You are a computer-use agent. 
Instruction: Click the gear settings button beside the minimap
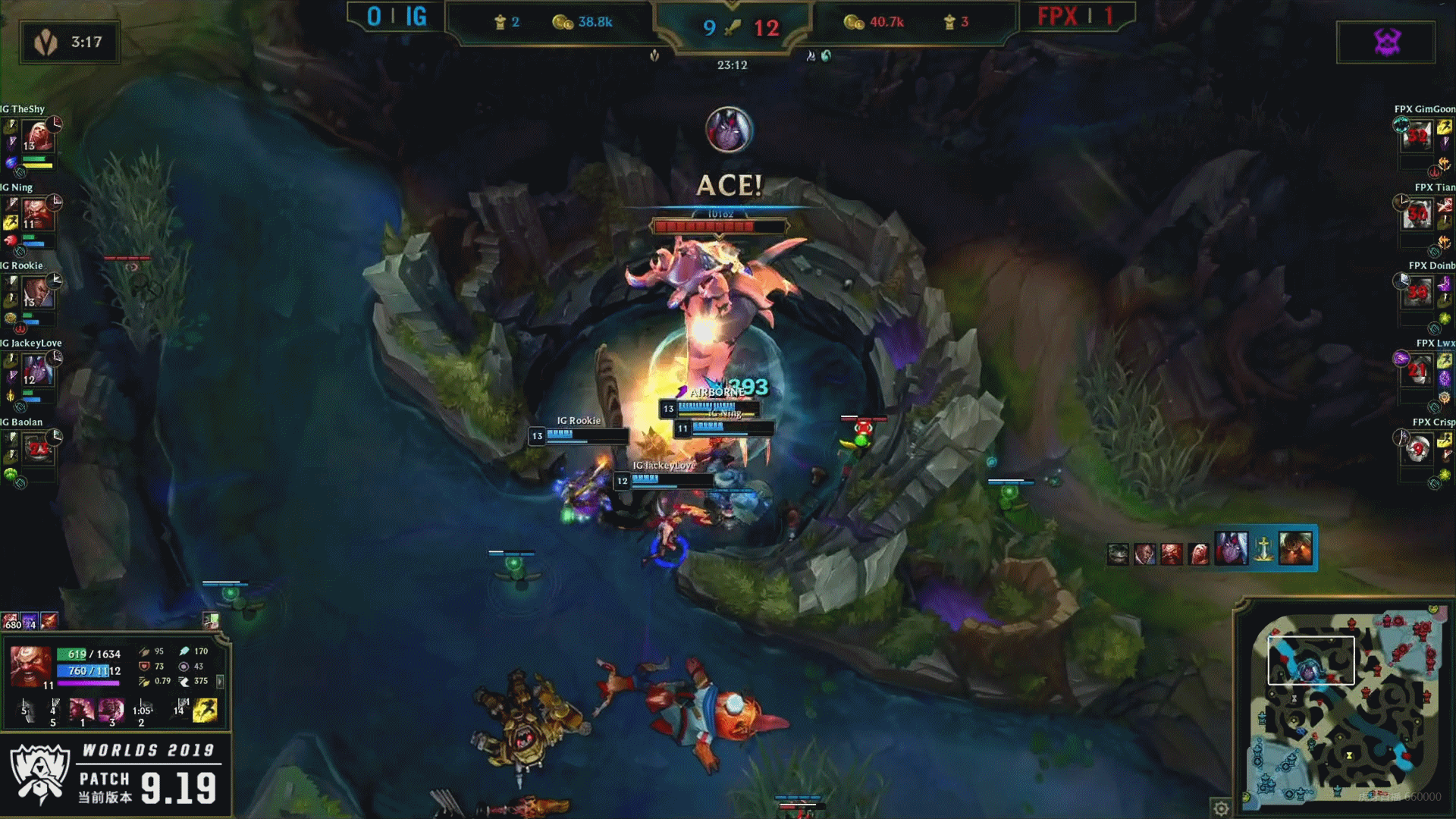tap(1221, 808)
